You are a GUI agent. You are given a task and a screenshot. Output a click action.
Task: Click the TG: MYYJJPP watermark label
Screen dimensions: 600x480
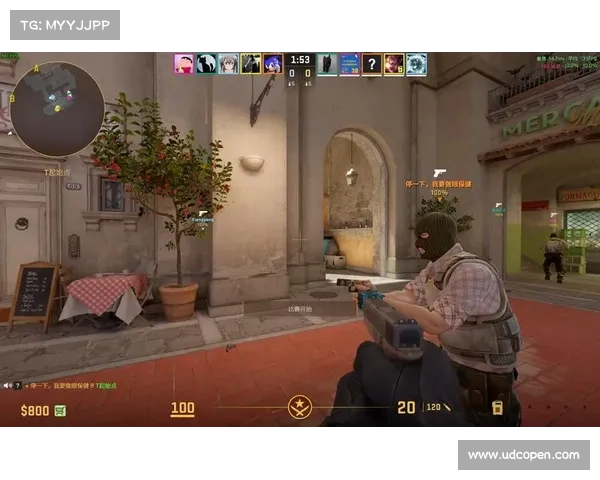64,24
